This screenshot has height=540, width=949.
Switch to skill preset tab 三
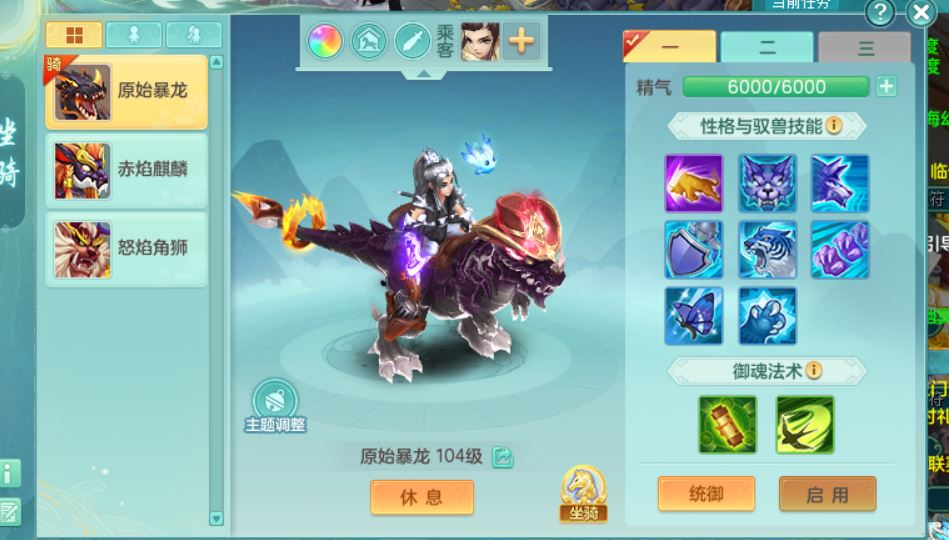[x=864, y=48]
